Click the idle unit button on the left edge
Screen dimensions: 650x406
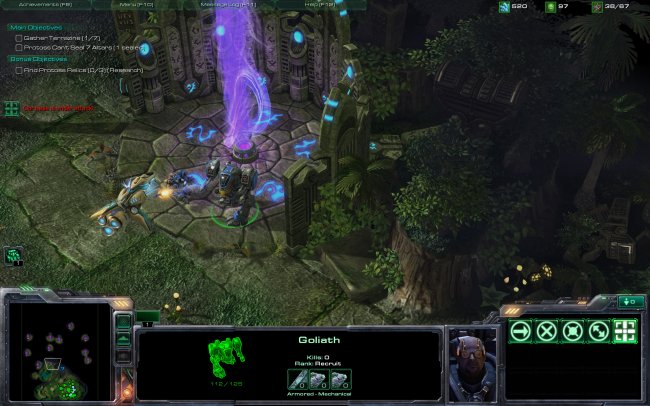click(x=13, y=256)
